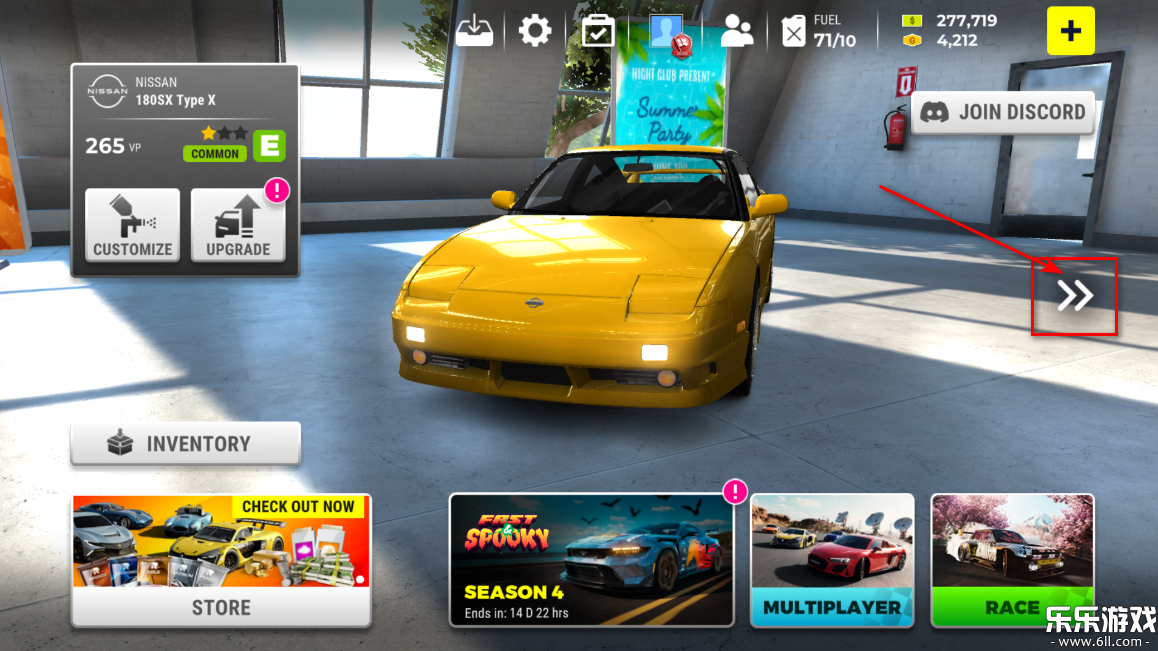Open the Inventory
This screenshot has height=651, width=1158.
click(x=185, y=443)
